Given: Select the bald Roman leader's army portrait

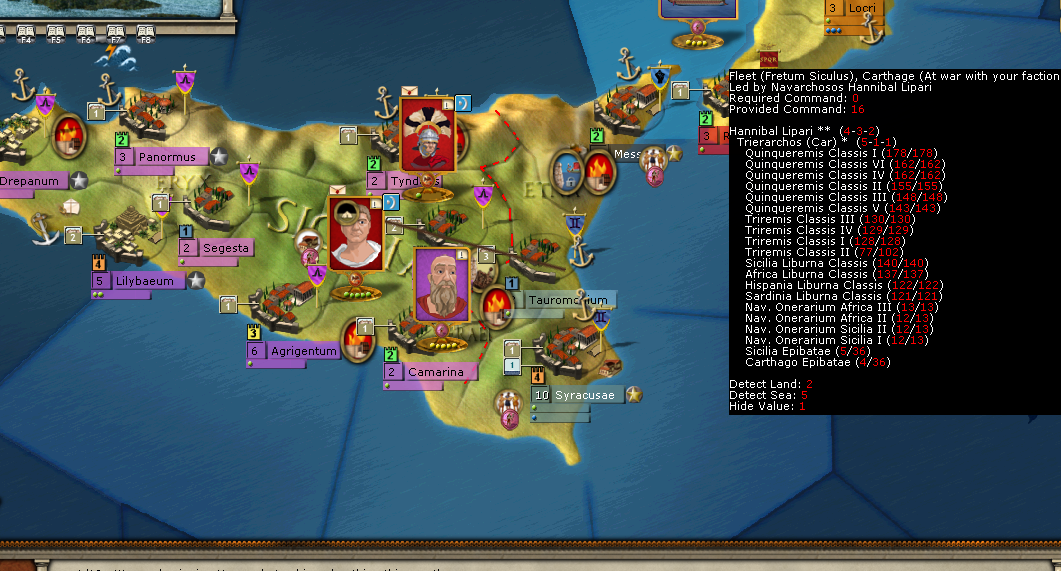Looking at the screenshot, I should point(356,234).
